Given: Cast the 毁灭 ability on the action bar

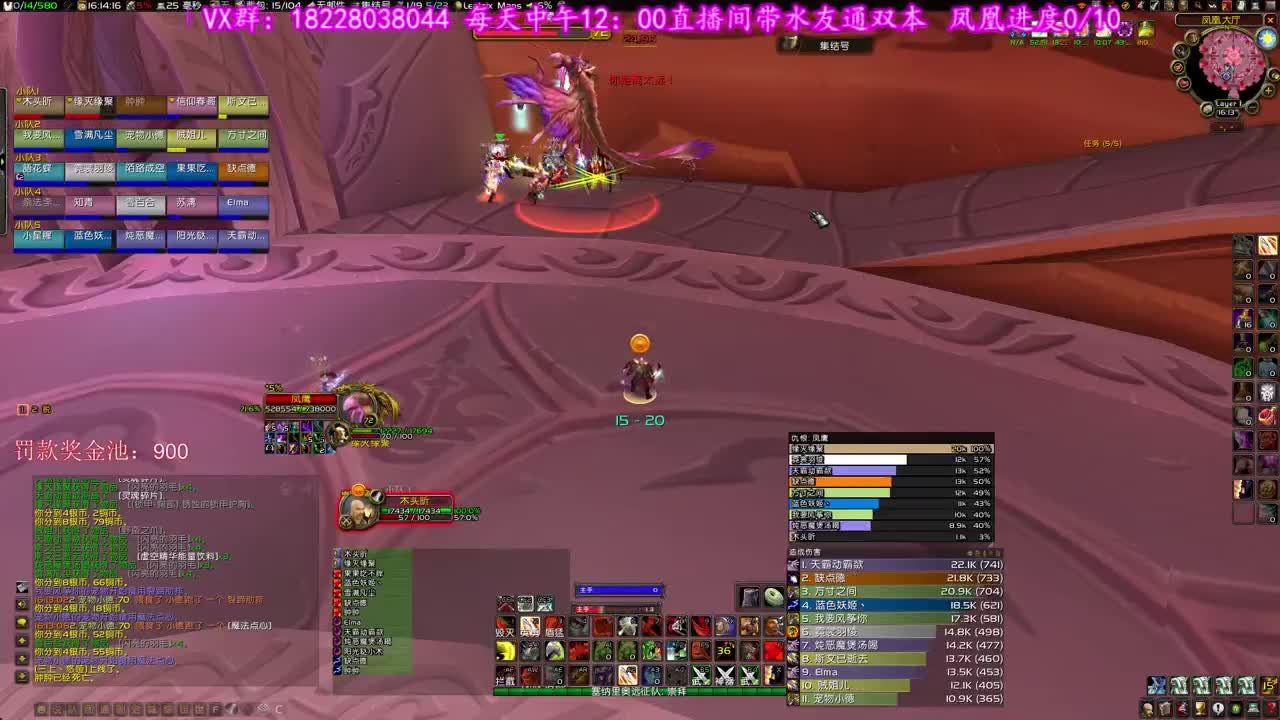Looking at the screenshot, I should (504, 626).
